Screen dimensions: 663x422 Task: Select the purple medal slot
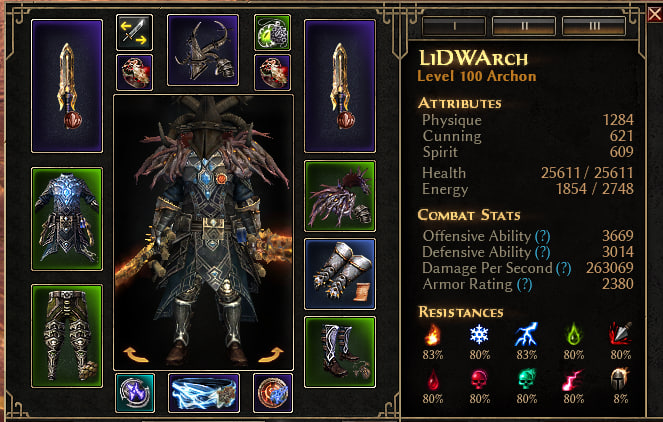(134, 392)
